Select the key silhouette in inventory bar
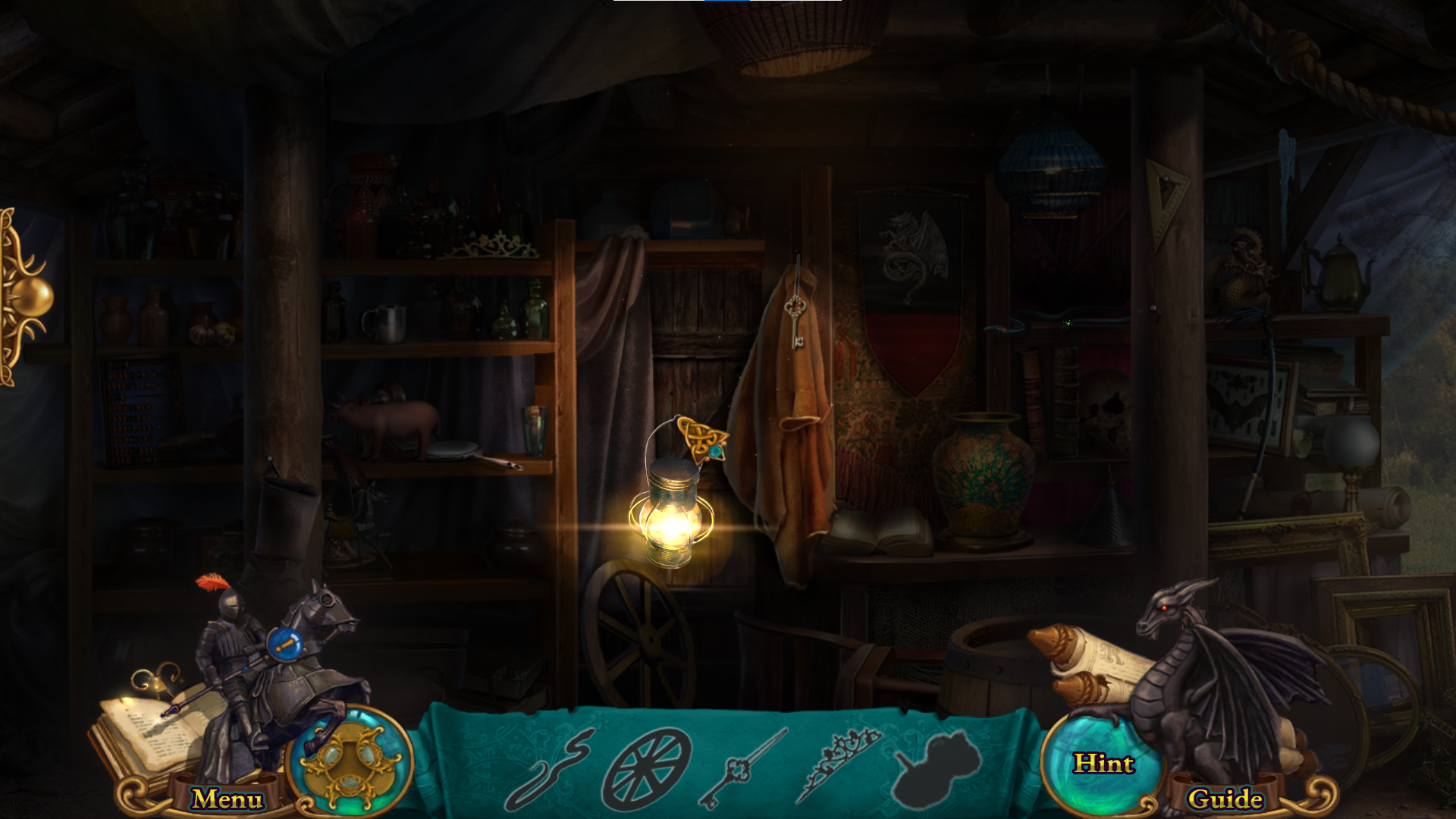Screen dimensions: 1456x819 (739, 770)
